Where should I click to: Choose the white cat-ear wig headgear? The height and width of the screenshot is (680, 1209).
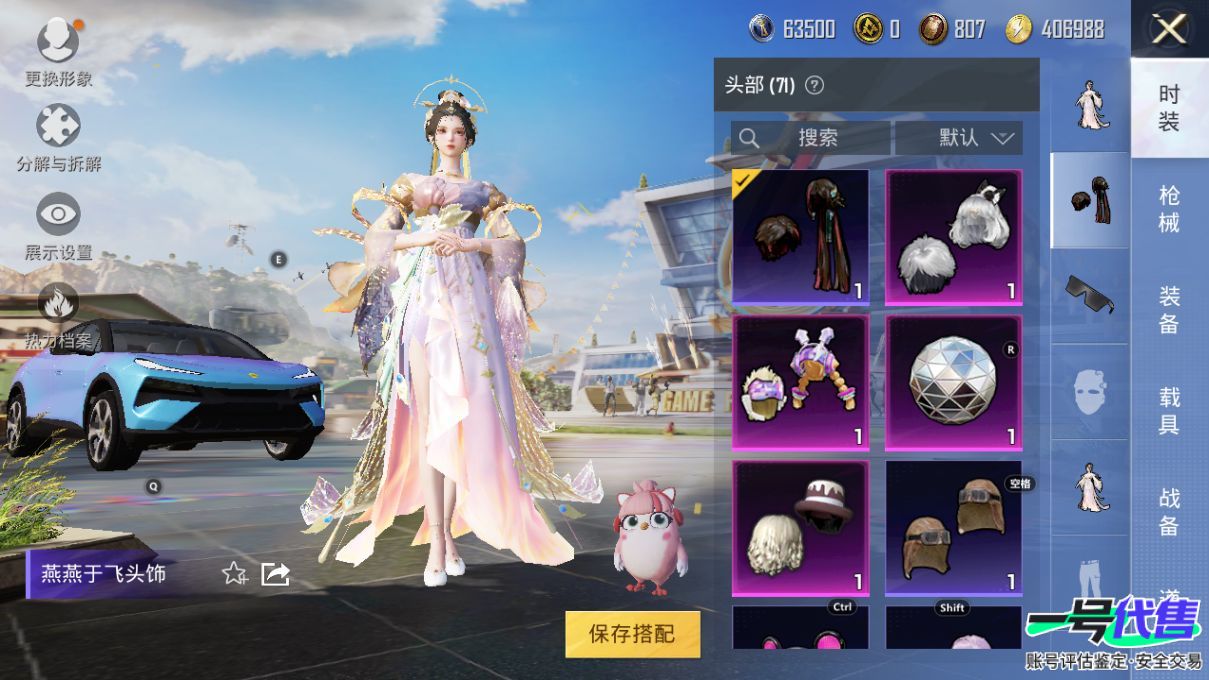click(953, 236)
